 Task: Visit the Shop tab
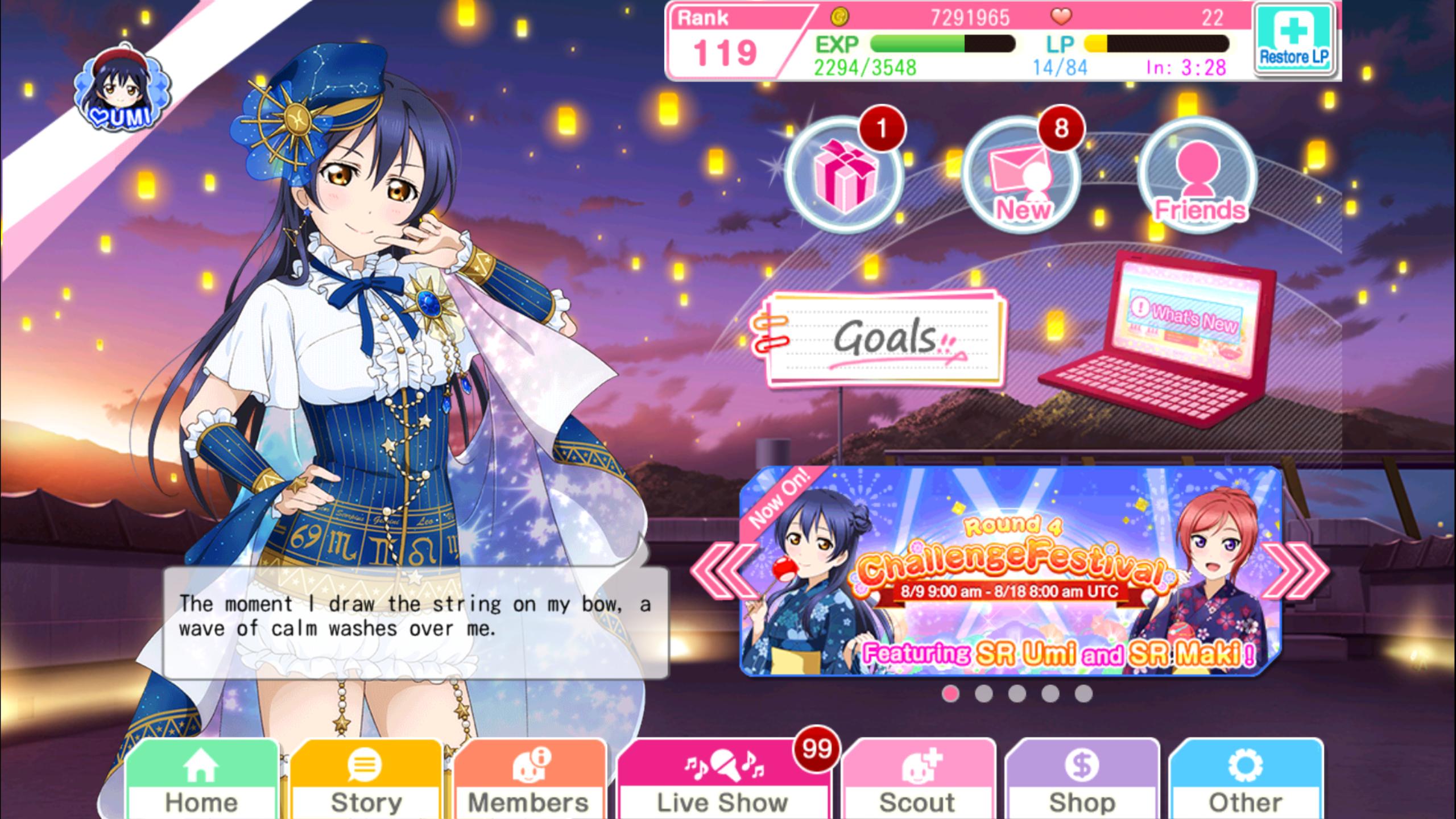pyautogui.click(x=1082, y=782)
